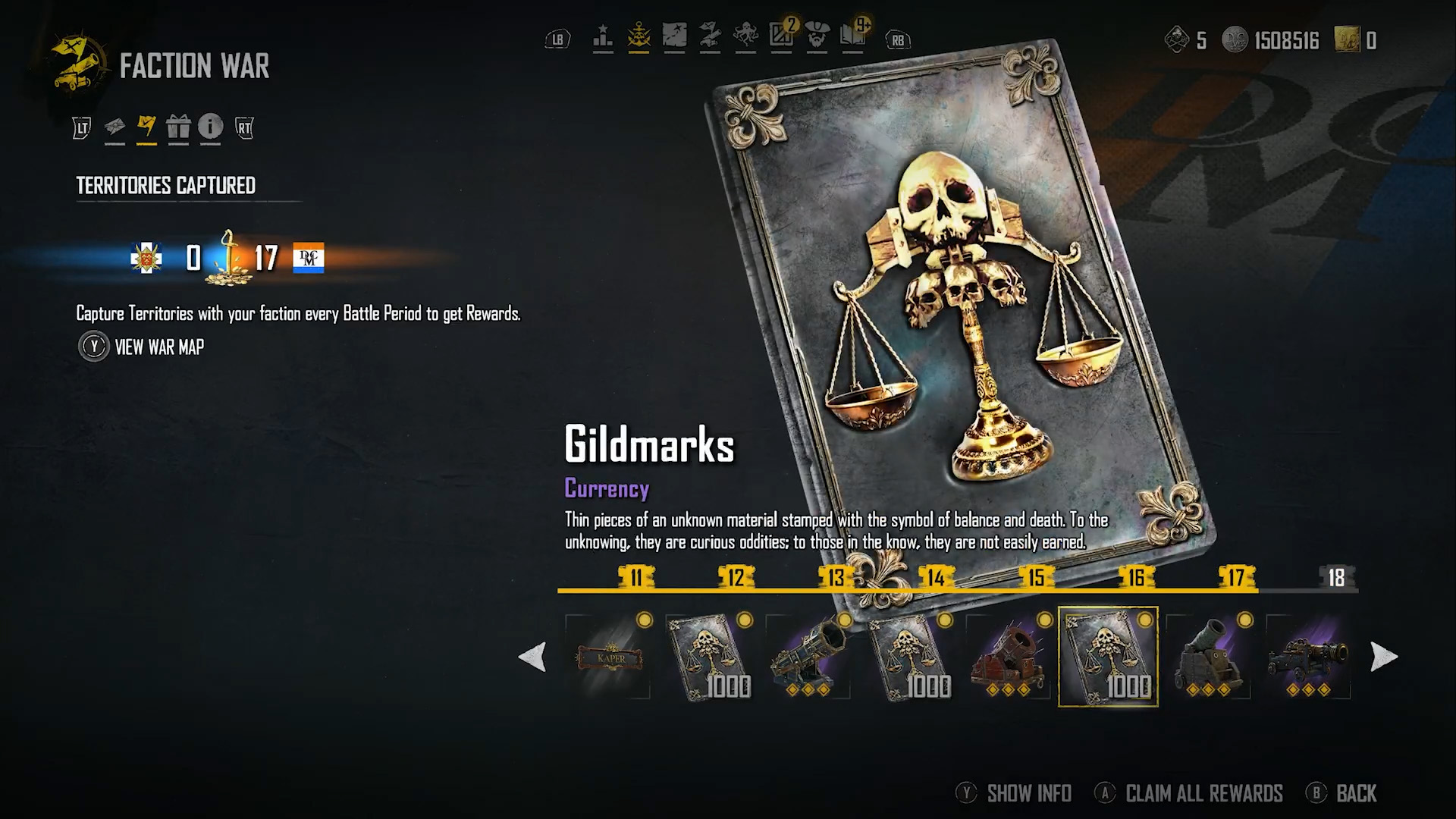The image size is (1456, 819).
Task: Open the gift box rewards sub-tab
Action: click(x=178, y=127)
